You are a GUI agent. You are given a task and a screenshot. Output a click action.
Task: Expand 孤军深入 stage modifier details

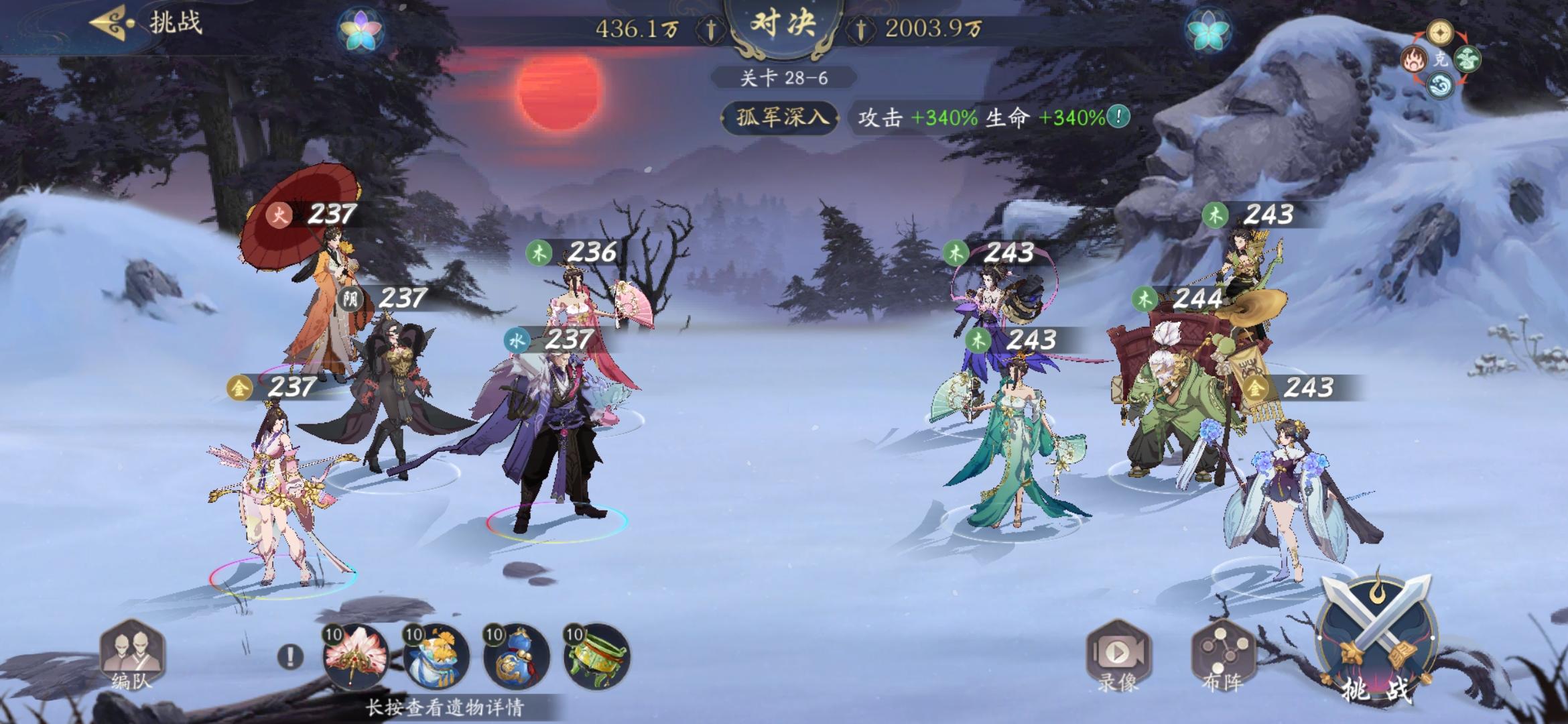[781, 115]
